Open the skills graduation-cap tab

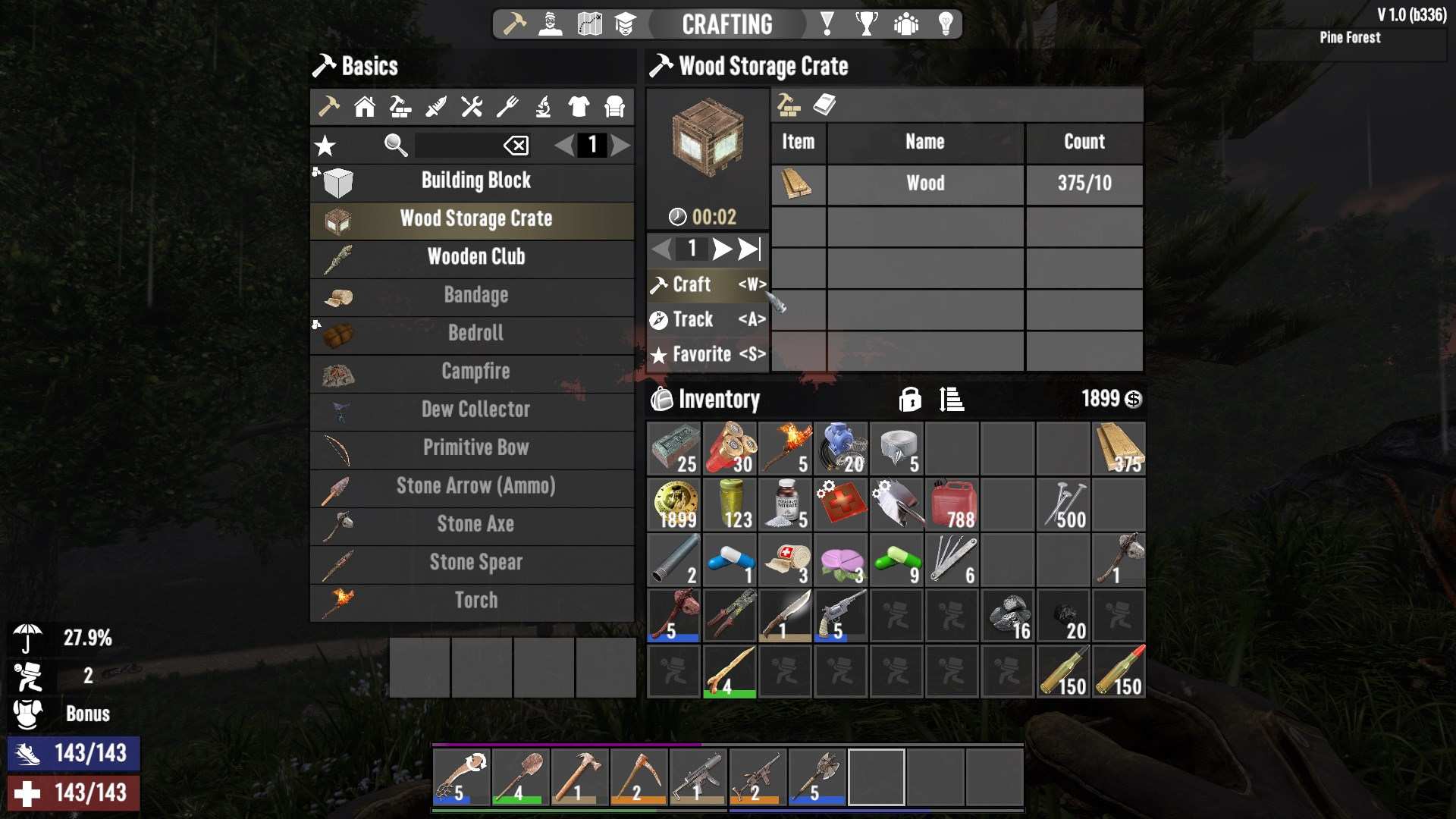coord(625,24)
